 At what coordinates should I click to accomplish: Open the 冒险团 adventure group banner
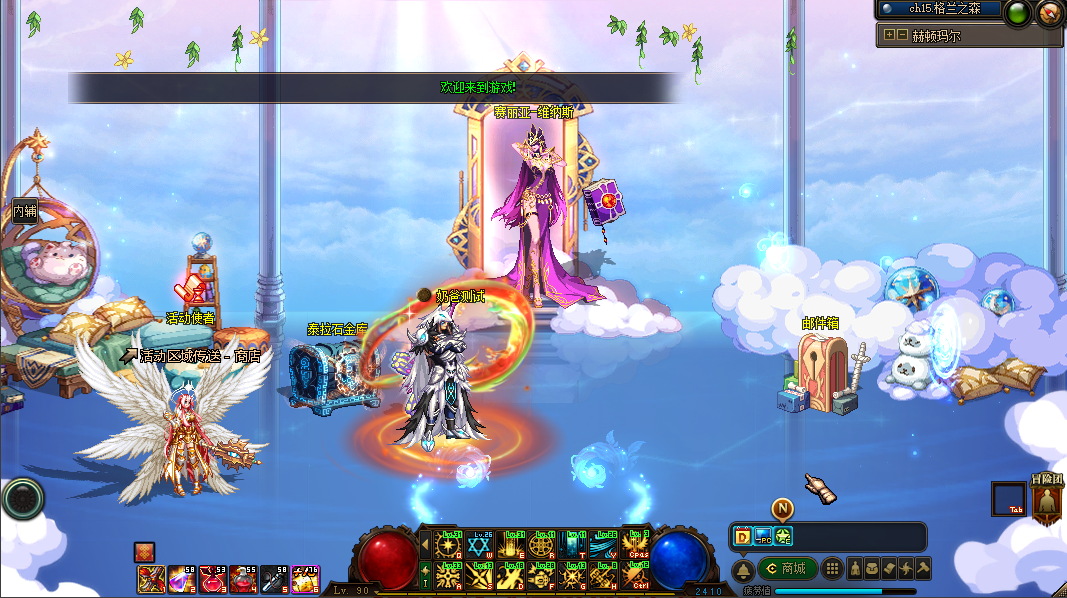[1046, 501]
